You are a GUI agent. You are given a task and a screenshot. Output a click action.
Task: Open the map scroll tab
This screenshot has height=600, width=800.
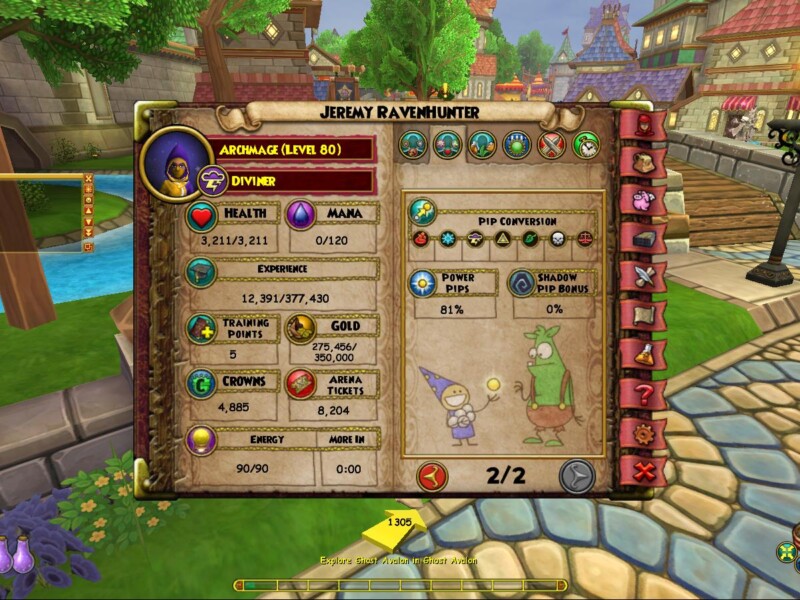[x=642, y=314]
